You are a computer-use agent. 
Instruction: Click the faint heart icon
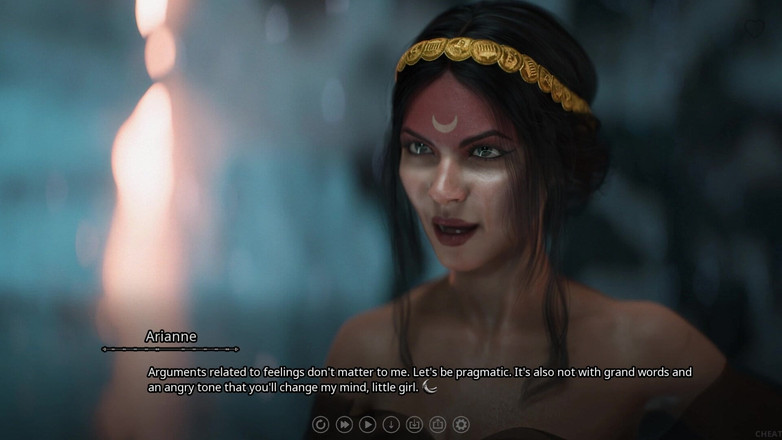click(754, 29)
